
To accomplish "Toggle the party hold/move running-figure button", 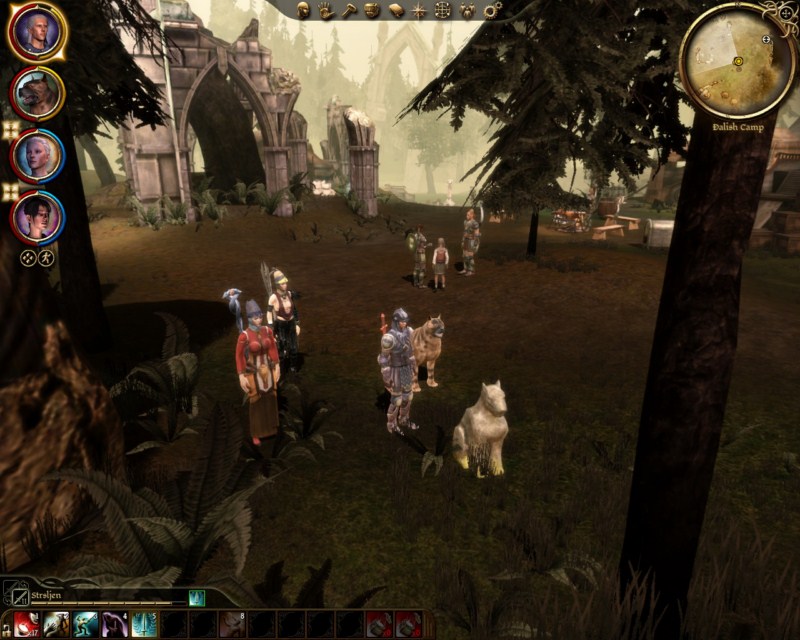I will 46,257.
